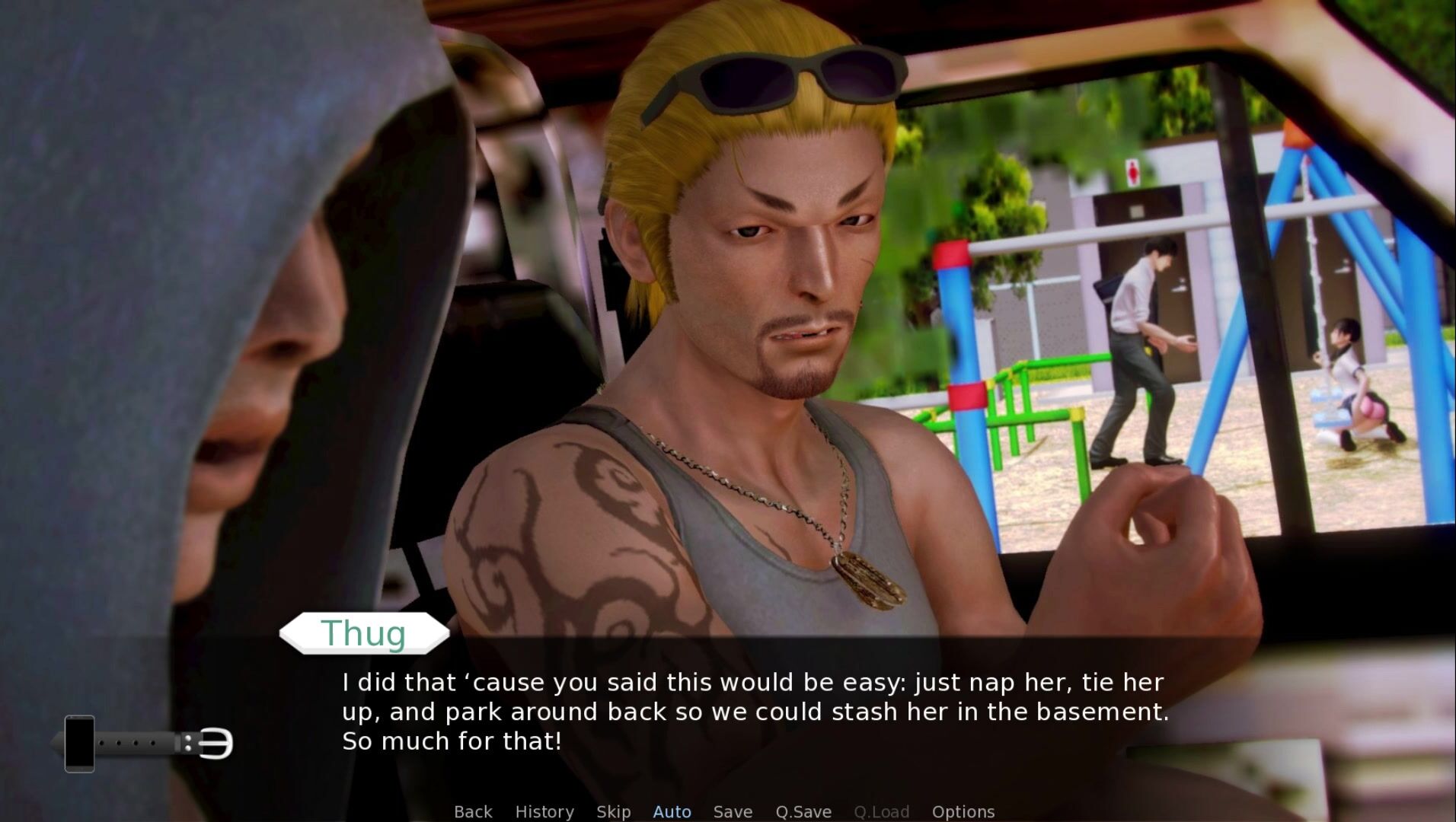Open the Save menu
Screen dimensions: 1456x822
[733, 811]
